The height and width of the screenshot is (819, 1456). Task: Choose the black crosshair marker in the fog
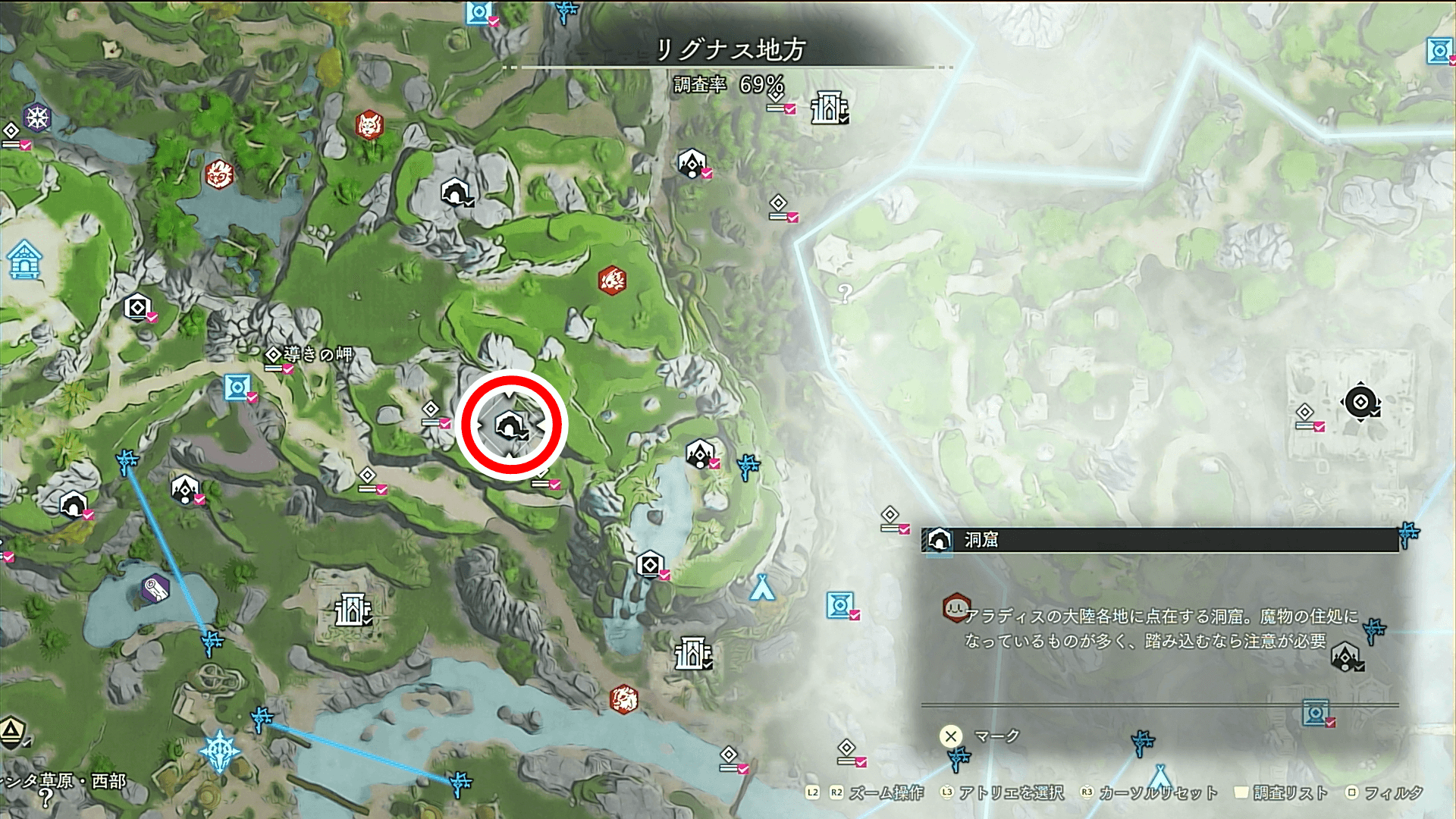pos(1360,402)
